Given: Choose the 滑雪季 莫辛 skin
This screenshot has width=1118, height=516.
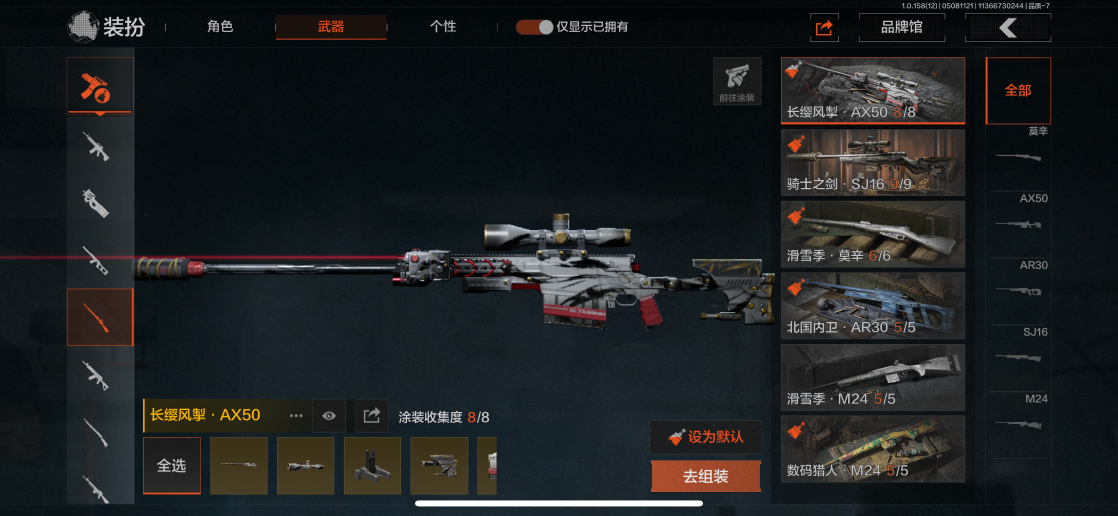Looking at the screenshot, I should pyautogui.click(x=873, y=234).
